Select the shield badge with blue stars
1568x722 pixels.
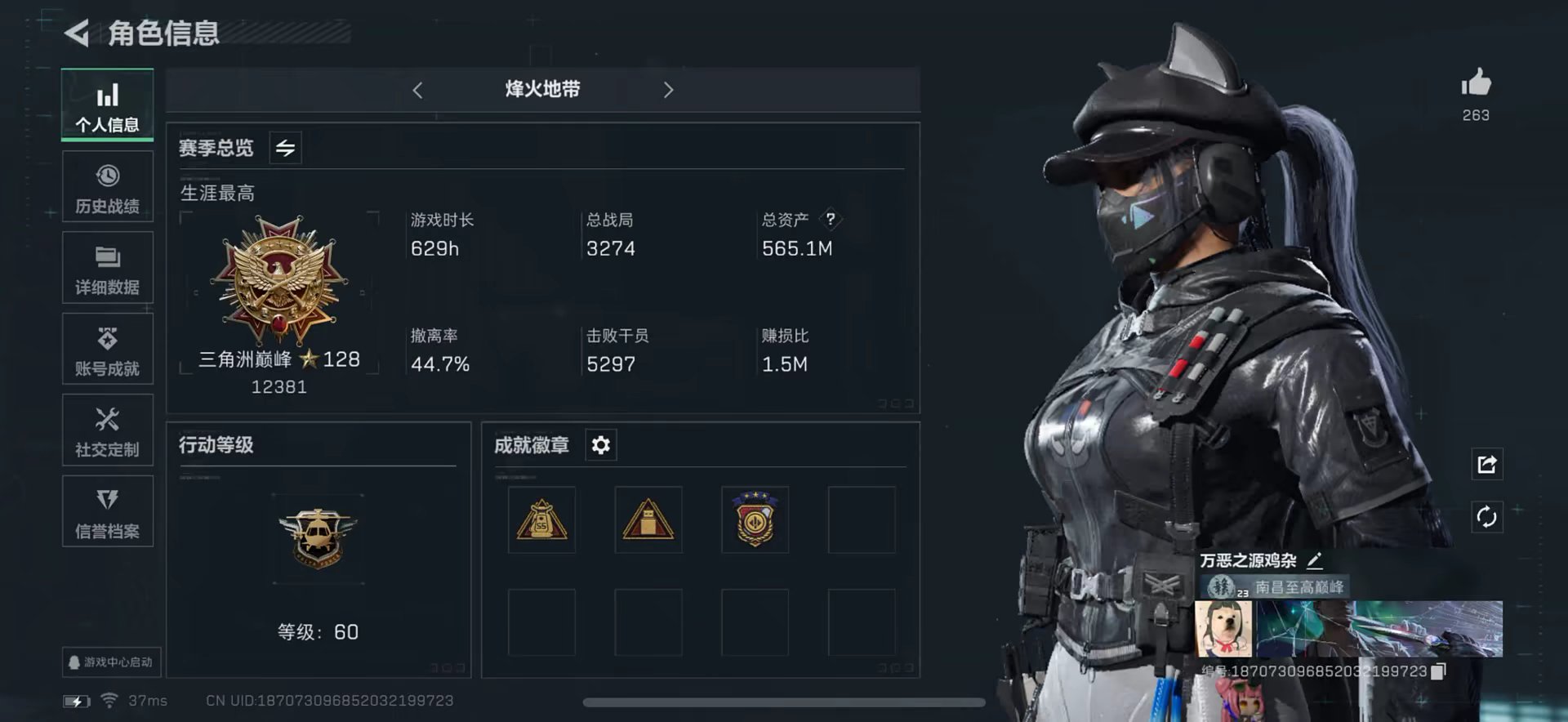coord(755,519)
